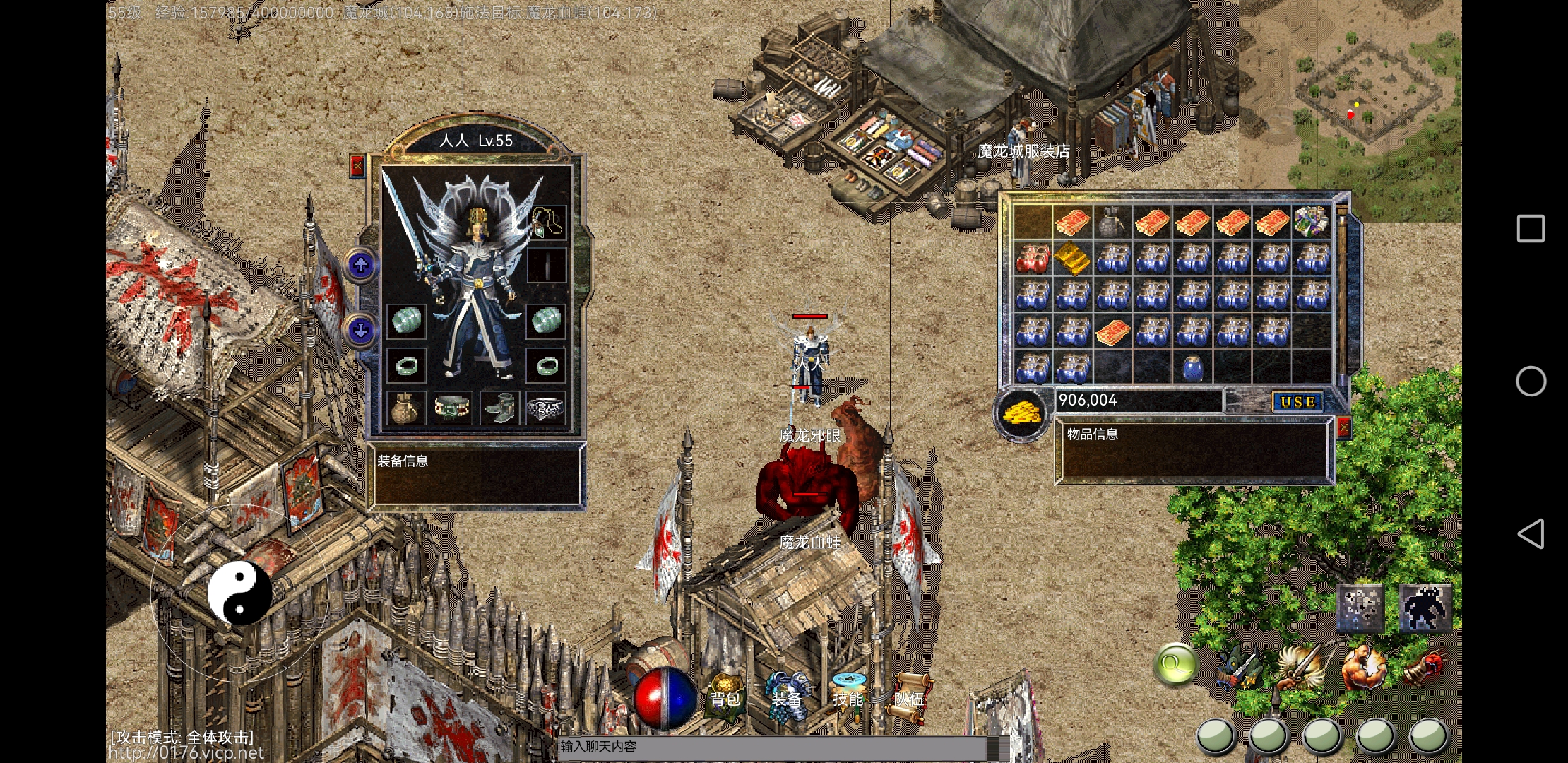1568x763 pixels.
Task: Activate the muscular warrior skill icon
Action: click(x=1365, y=667)
